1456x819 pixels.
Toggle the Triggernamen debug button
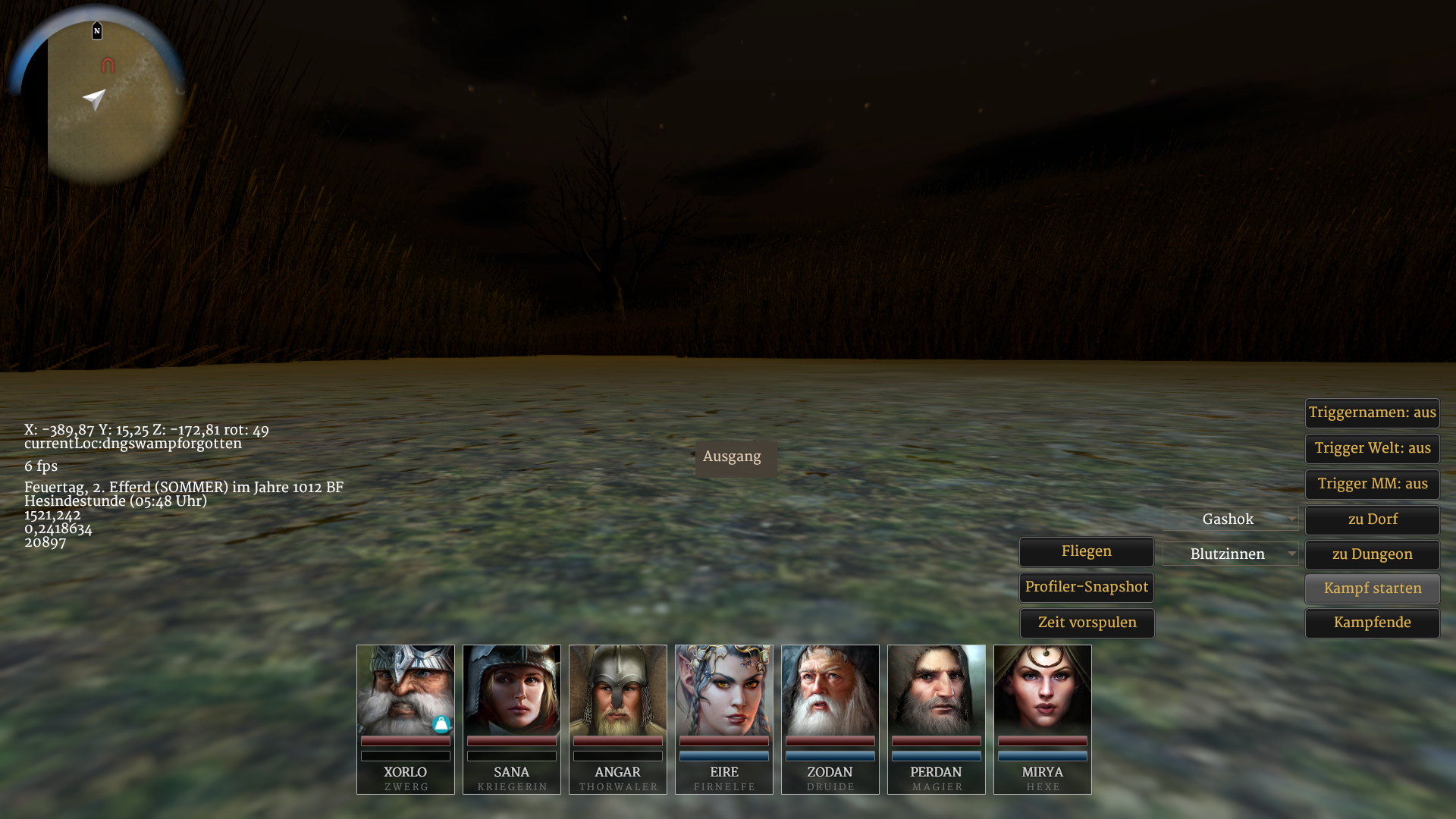[x=1372, y=413]
